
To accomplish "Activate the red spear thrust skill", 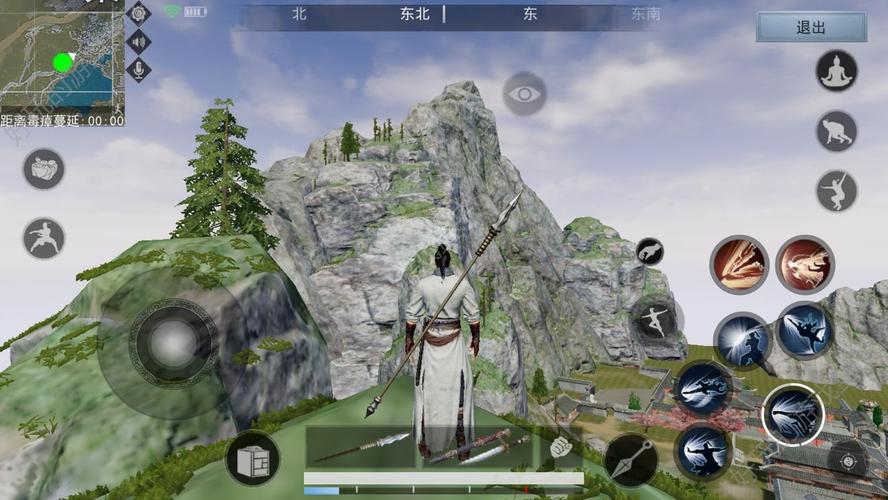I will tap(739, 264).
